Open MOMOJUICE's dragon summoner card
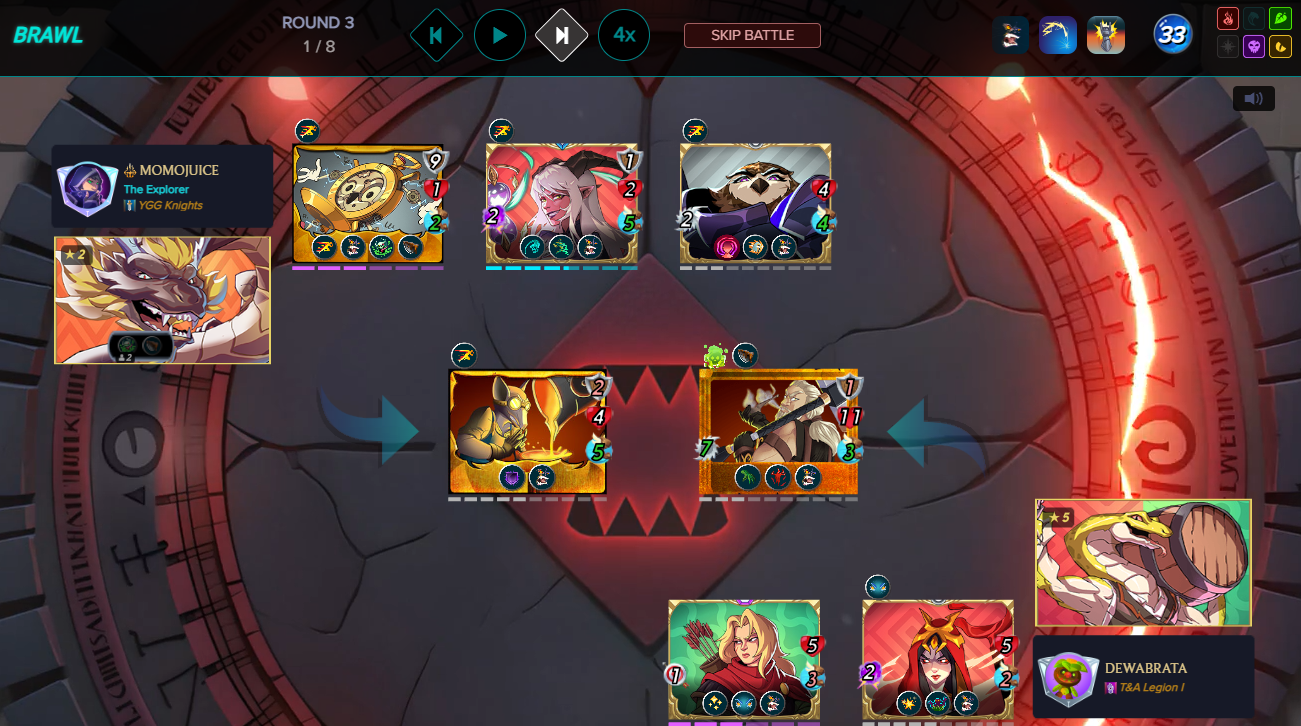The width and height of the screenshot is (1301, 726). click(162, 300)
